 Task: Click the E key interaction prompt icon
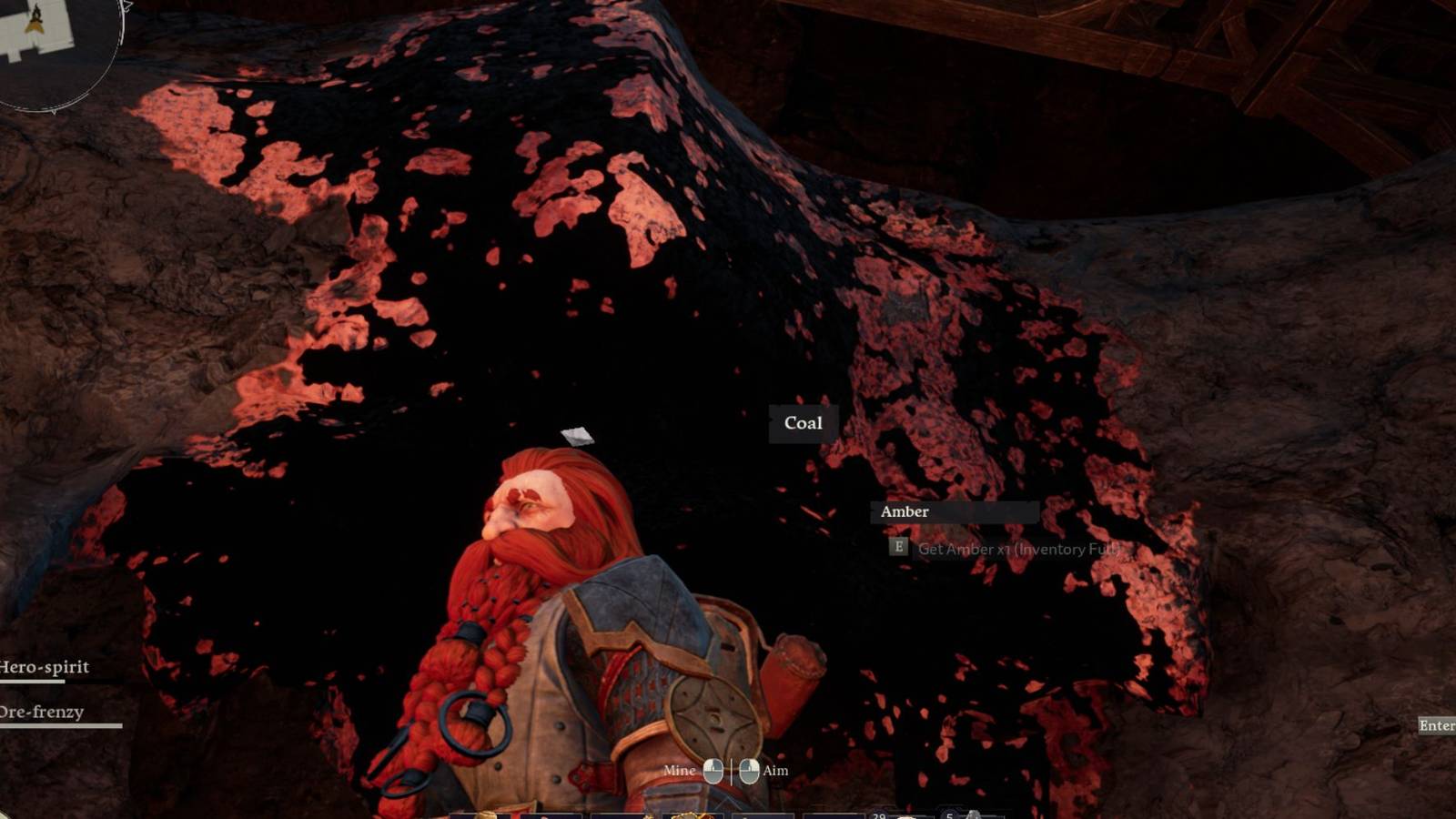(x=898, y=548)
